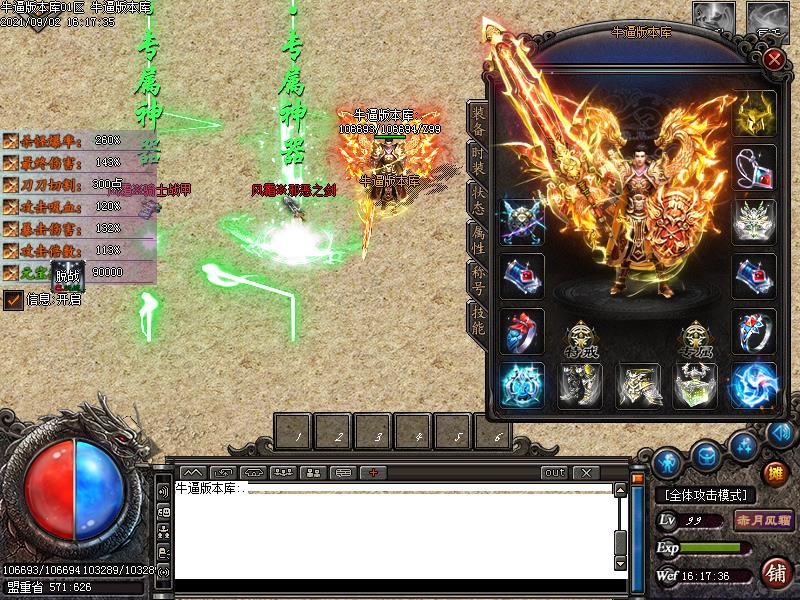Click the 赤月凤翔 button beside level
Viewport: 800px width, 600px height.
point(763,520)
